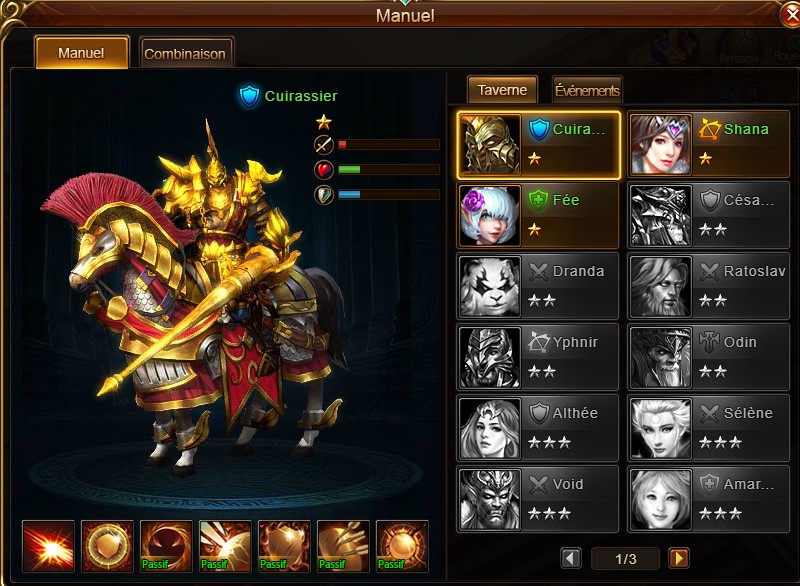Select the Cuirassier hero entry

tap(539, 144)
